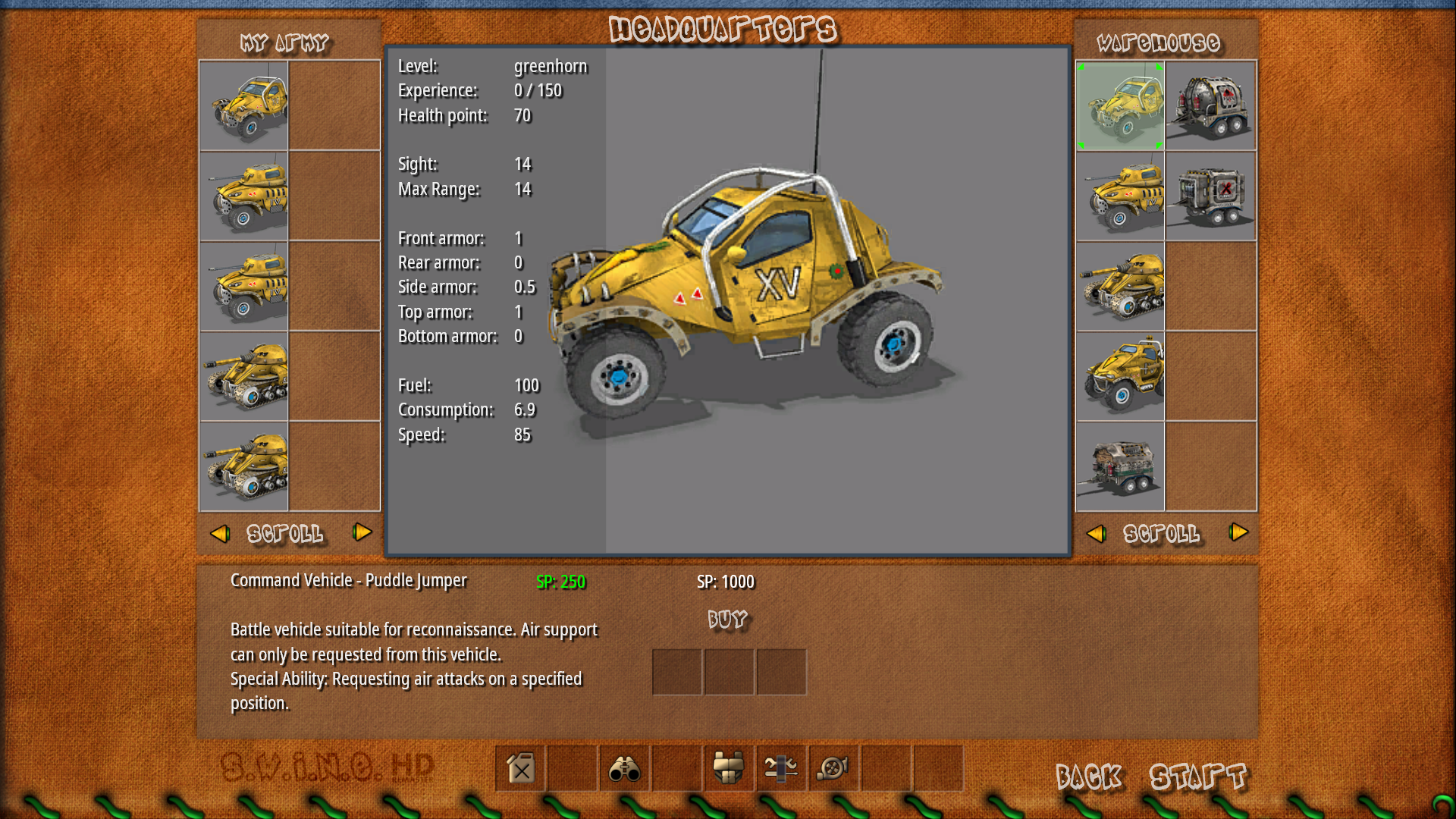The image size is (1456, 819).
Task: Click the My Army left scroll arrow
Action: (x=220, y=534)
